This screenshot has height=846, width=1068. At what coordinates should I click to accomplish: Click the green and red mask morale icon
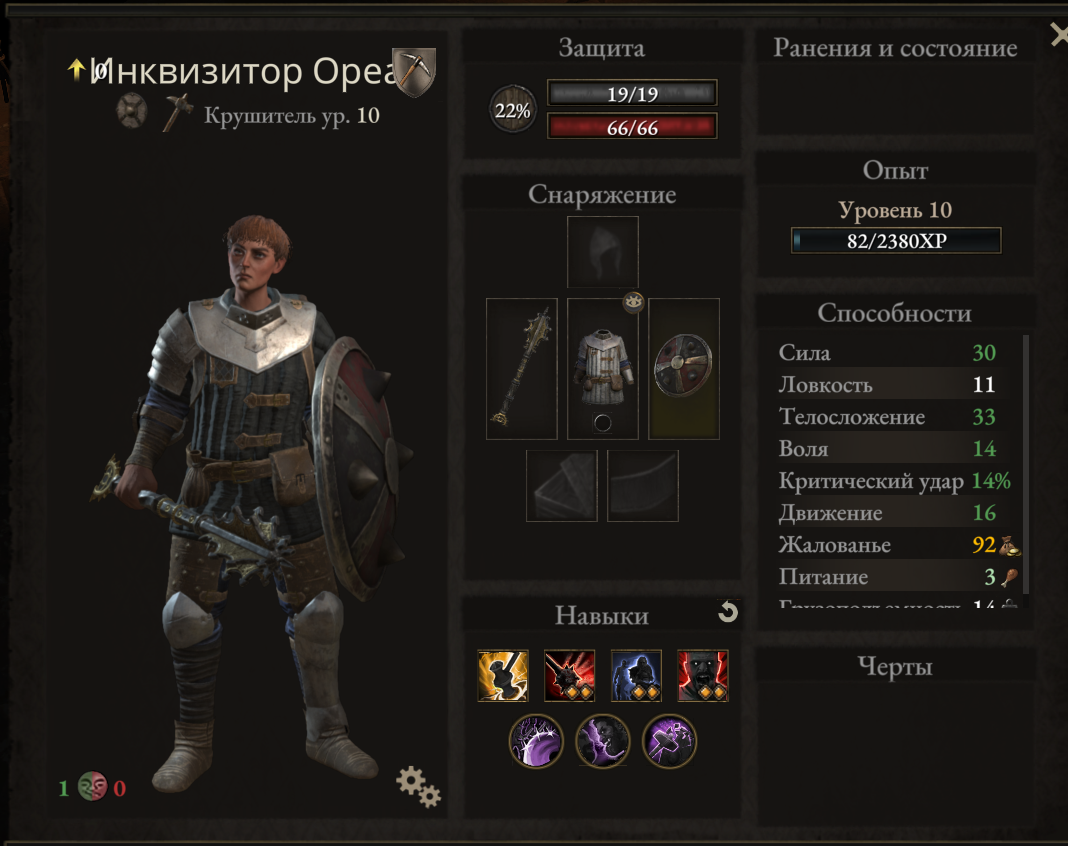92,787
